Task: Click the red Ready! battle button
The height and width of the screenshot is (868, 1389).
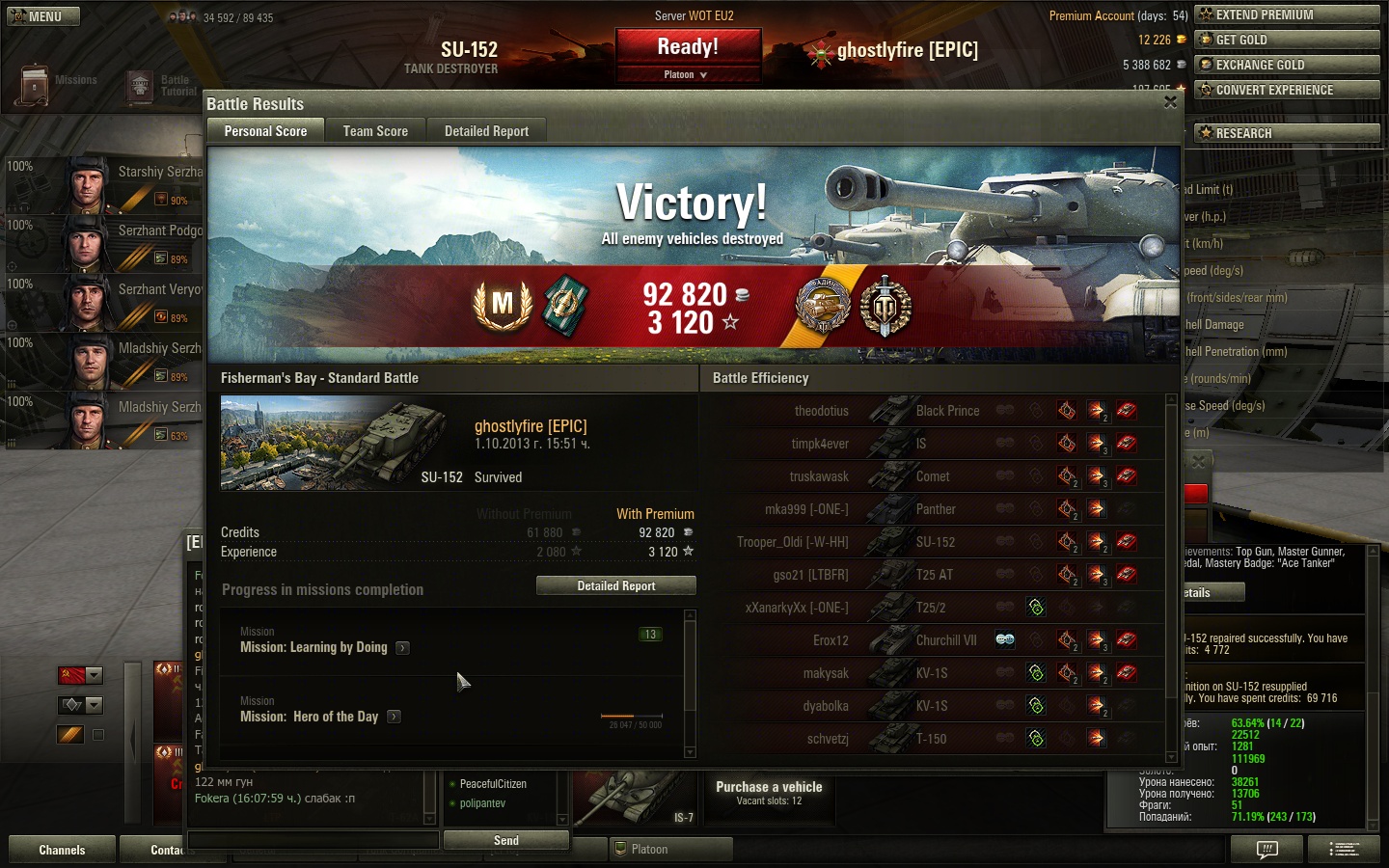Action: 688,47
